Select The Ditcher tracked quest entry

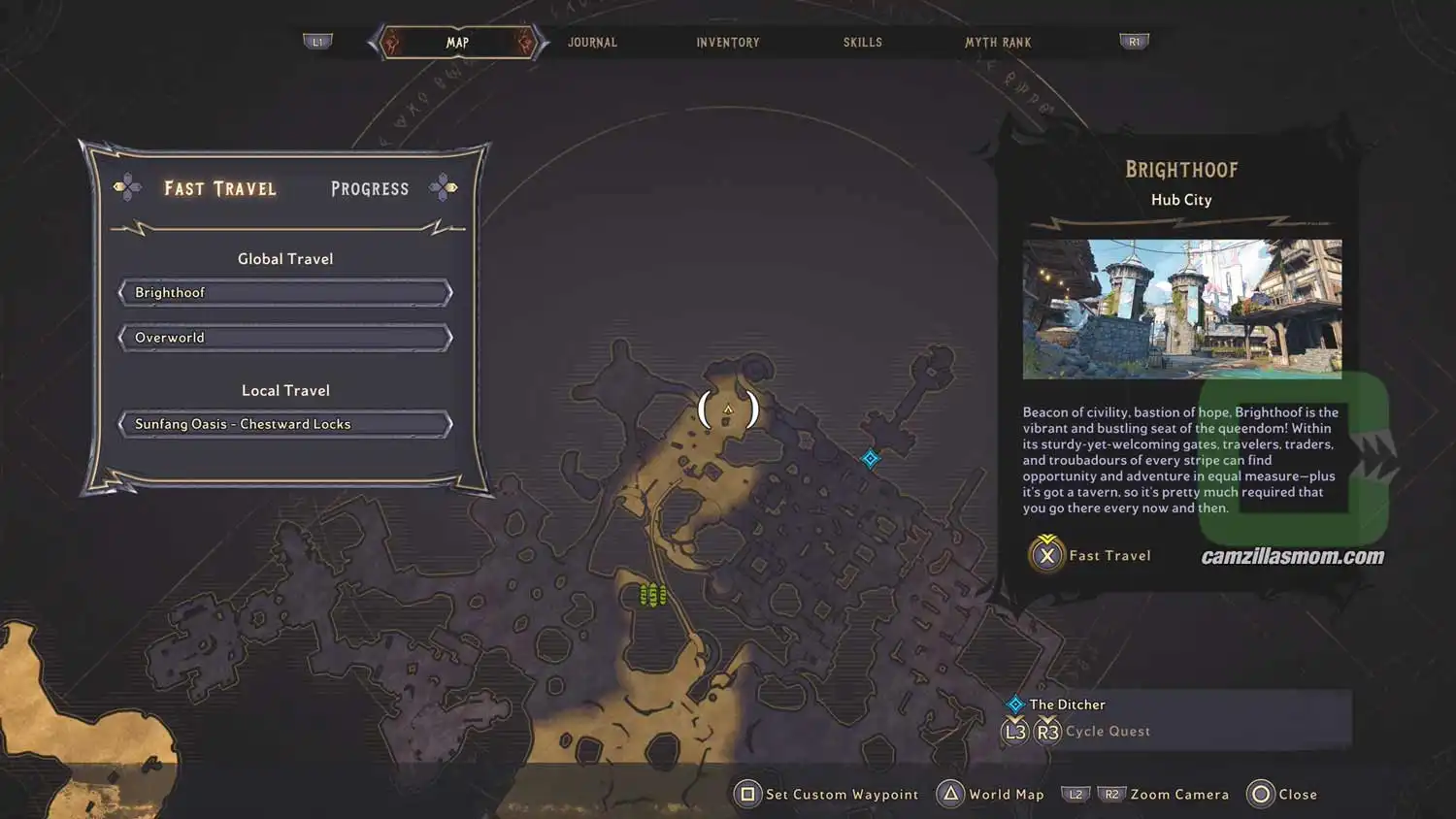tap(1067, 704)
